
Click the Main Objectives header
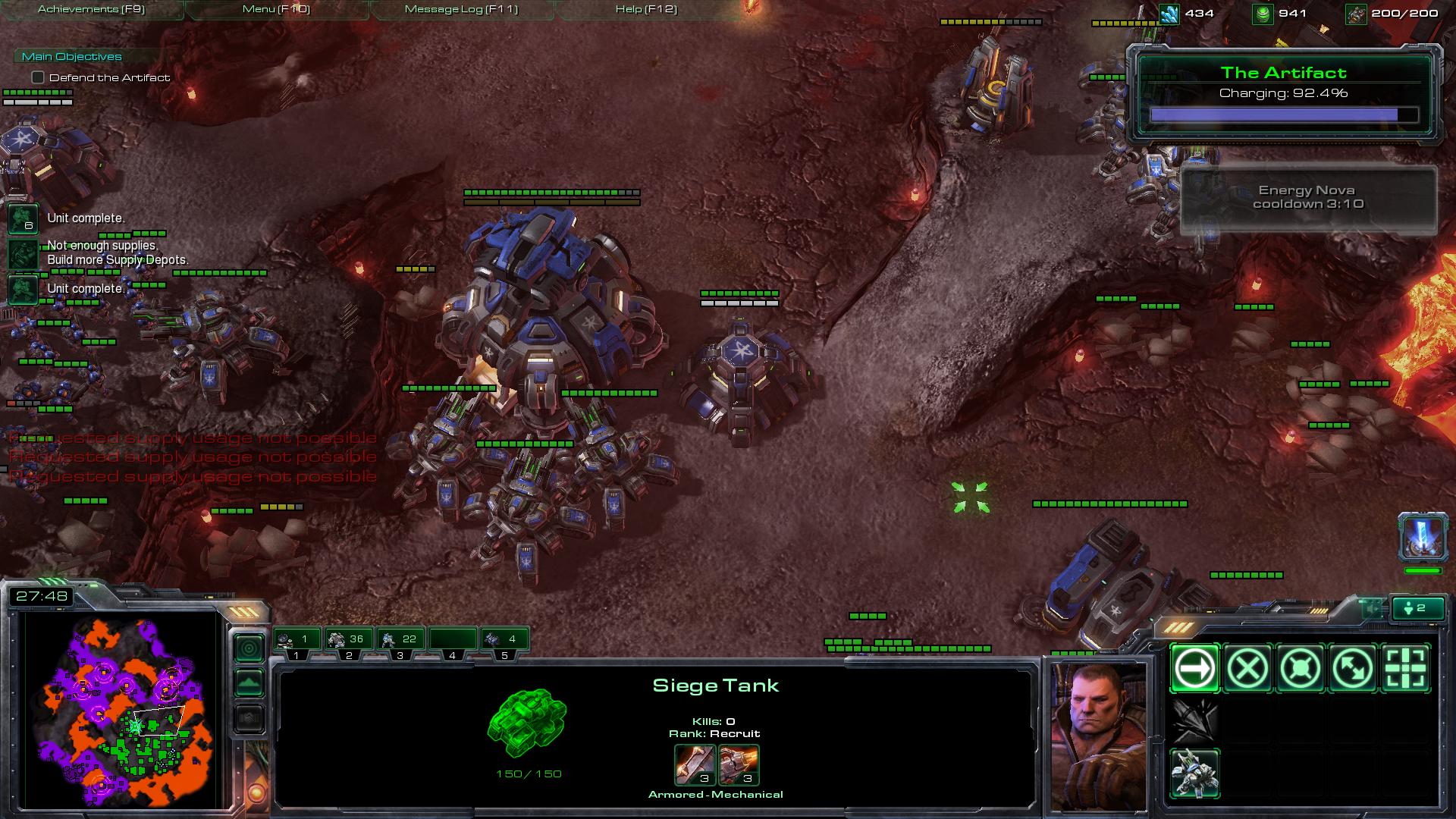pyautogui.click(x=71, y=56)
